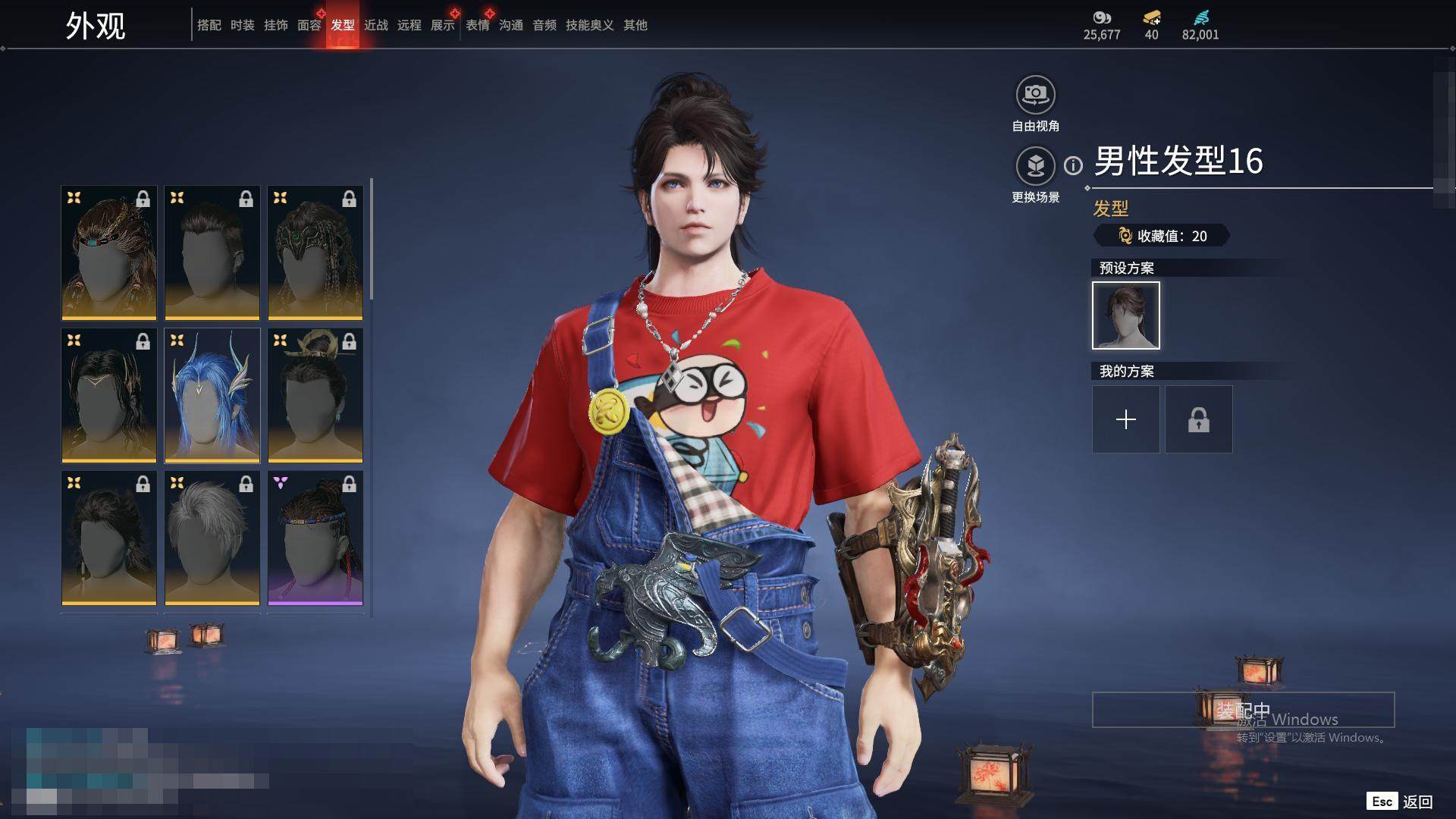
Task: Select the silver-white short hairstyle
Action: [212, 538]
